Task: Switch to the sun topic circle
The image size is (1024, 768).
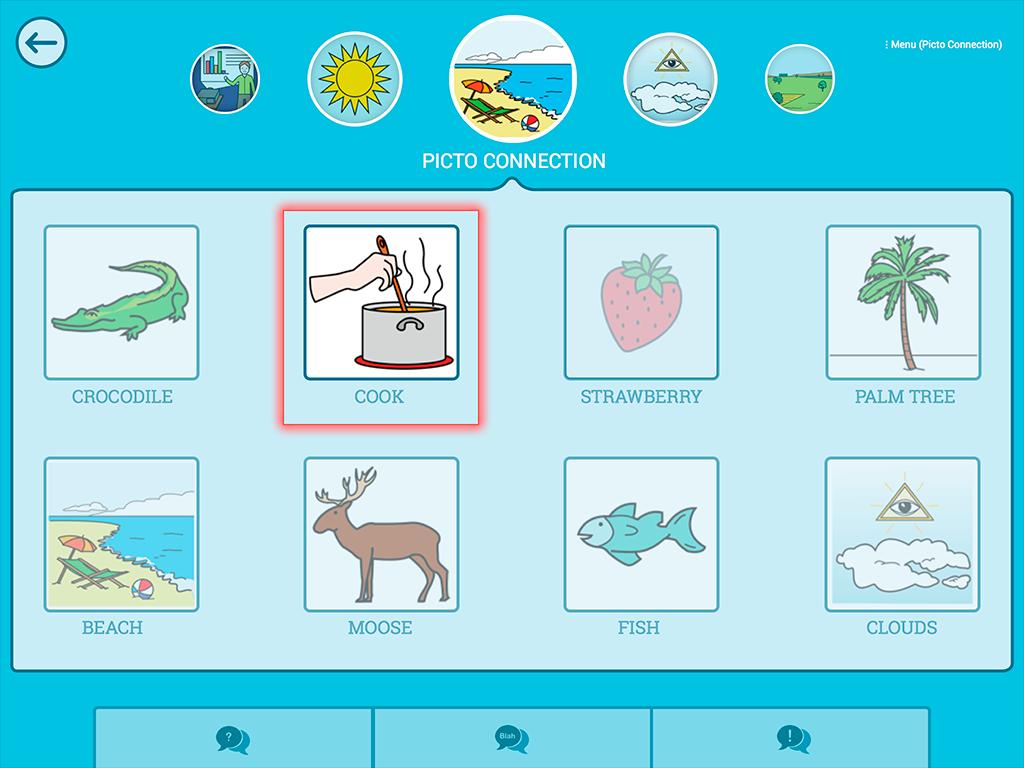Action: coord(354,79)
